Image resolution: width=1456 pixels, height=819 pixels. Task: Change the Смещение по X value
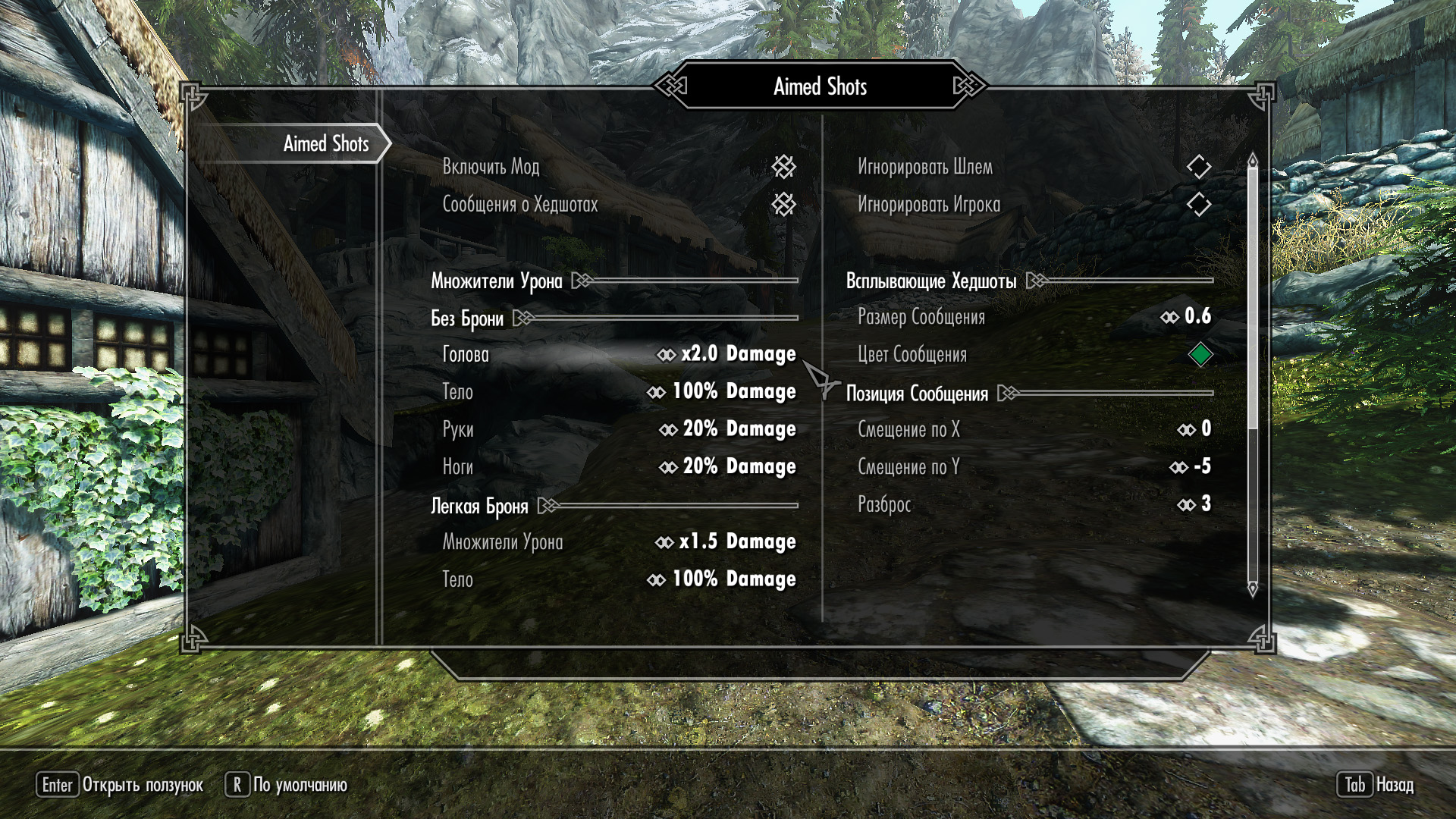tap(1195, 429)
